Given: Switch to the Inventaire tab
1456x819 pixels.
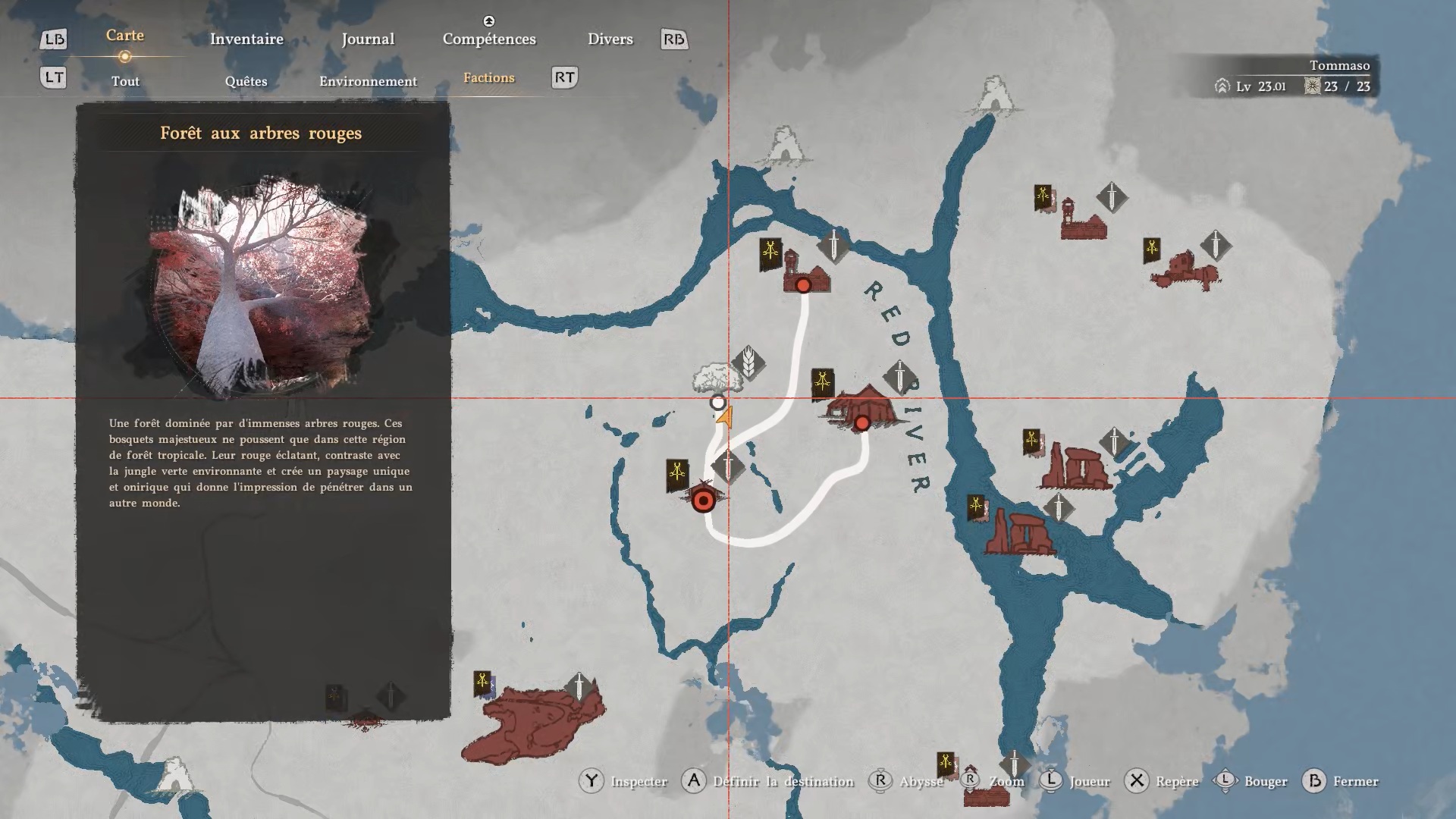Looking at the screenshot, I should 246,39.
